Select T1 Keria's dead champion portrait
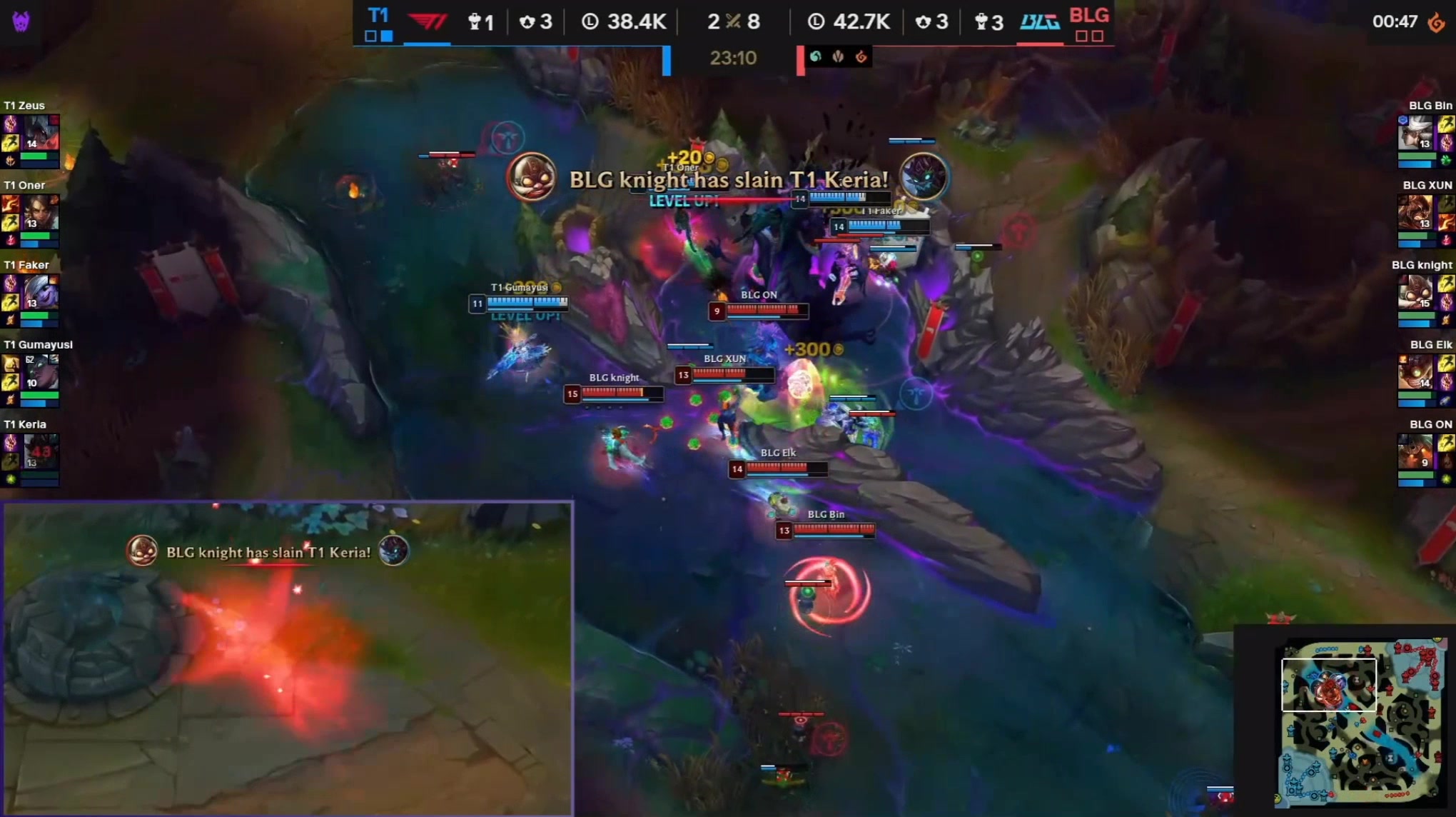Viewport: 1456px width, 817px height. (40, 452)
